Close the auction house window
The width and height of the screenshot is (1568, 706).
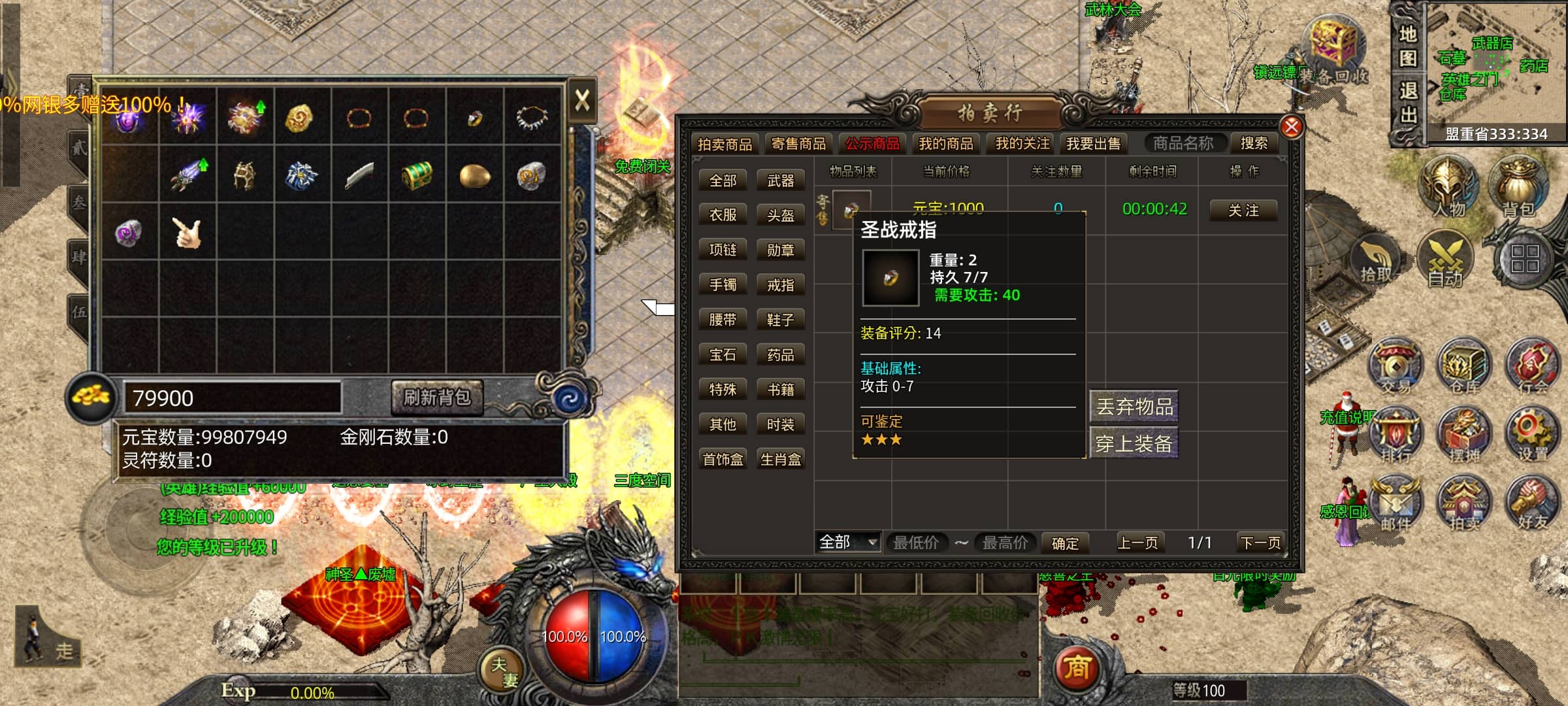click(1291, 127)
